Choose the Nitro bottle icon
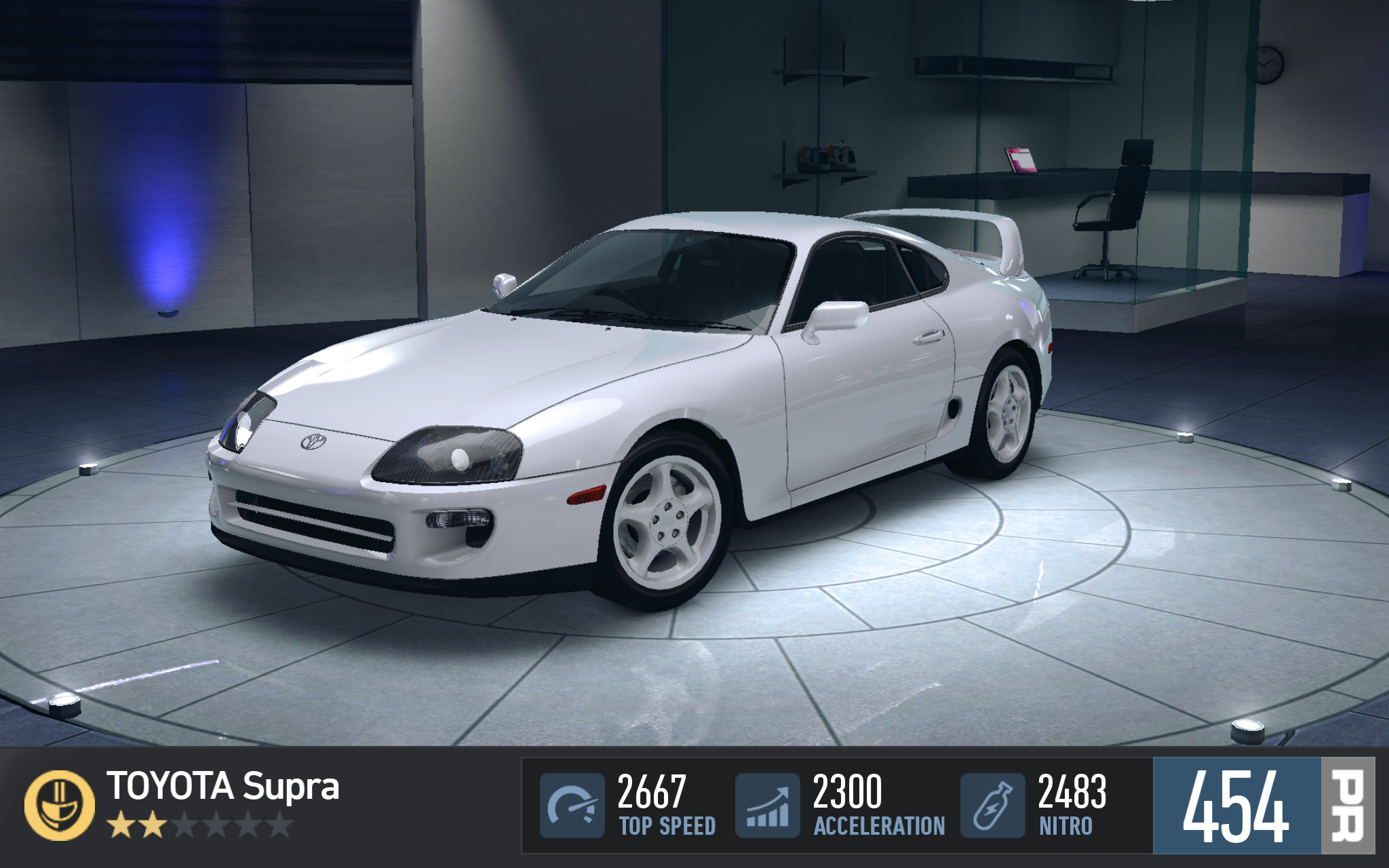Viewport: 1389px width, 868px height. pyautogui.click(x=992, y=806)
